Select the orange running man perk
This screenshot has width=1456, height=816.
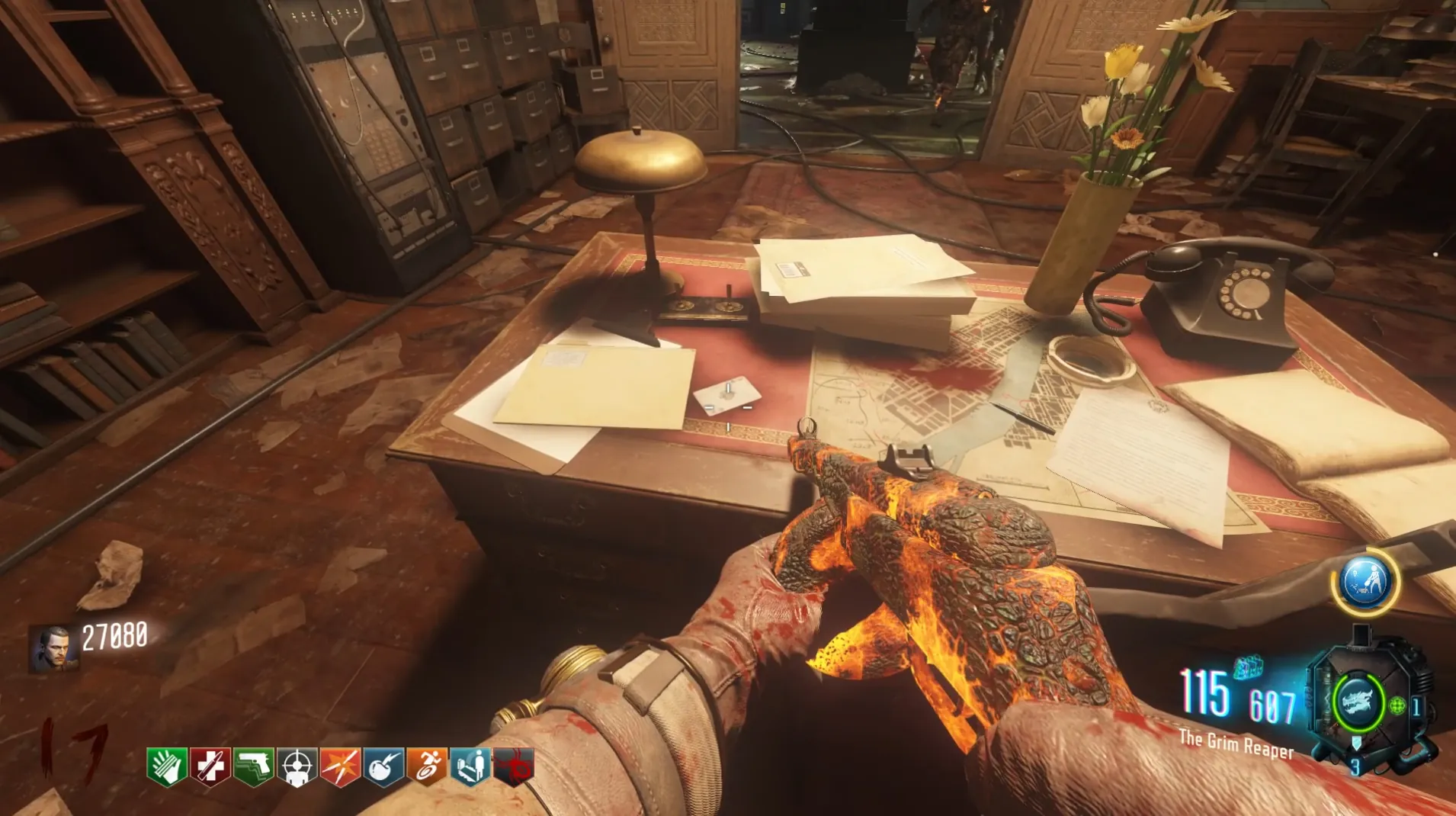[x=428, y=766]
